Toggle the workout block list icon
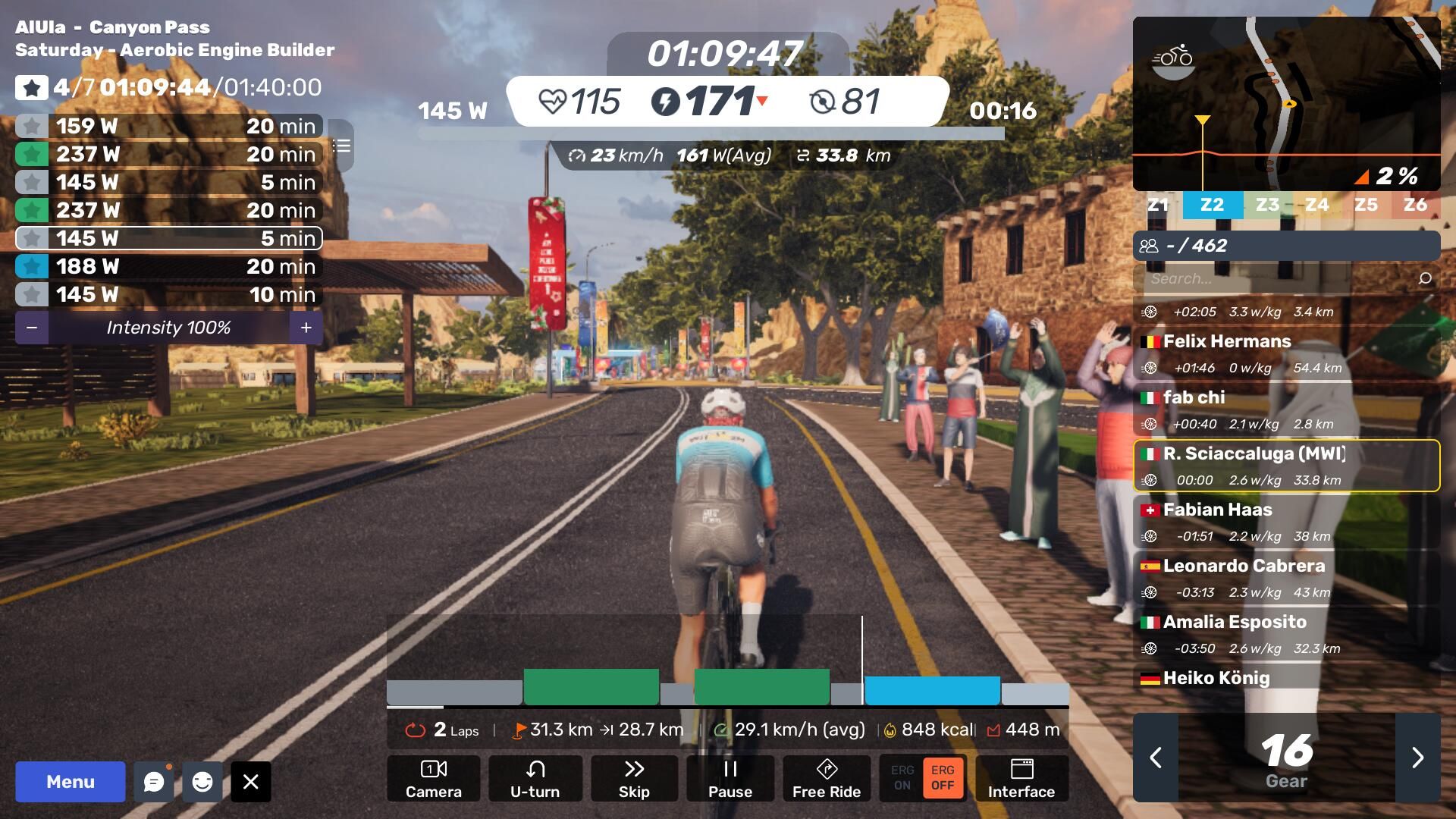 pyautogui.click(x=341, y=146)
